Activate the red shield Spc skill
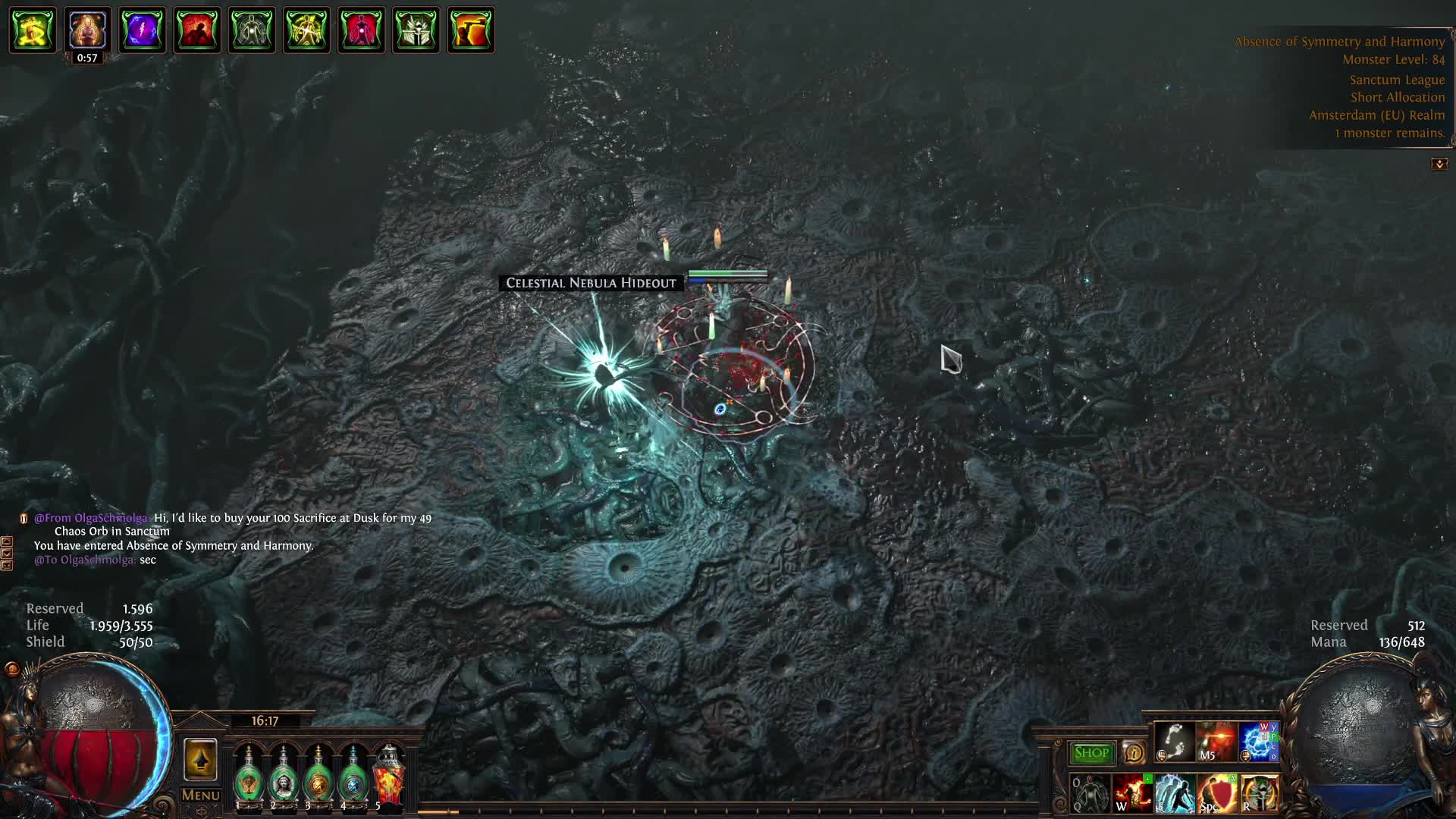Image resolution: width=1456 pixels, height=819 pixels. point(1216,793)
